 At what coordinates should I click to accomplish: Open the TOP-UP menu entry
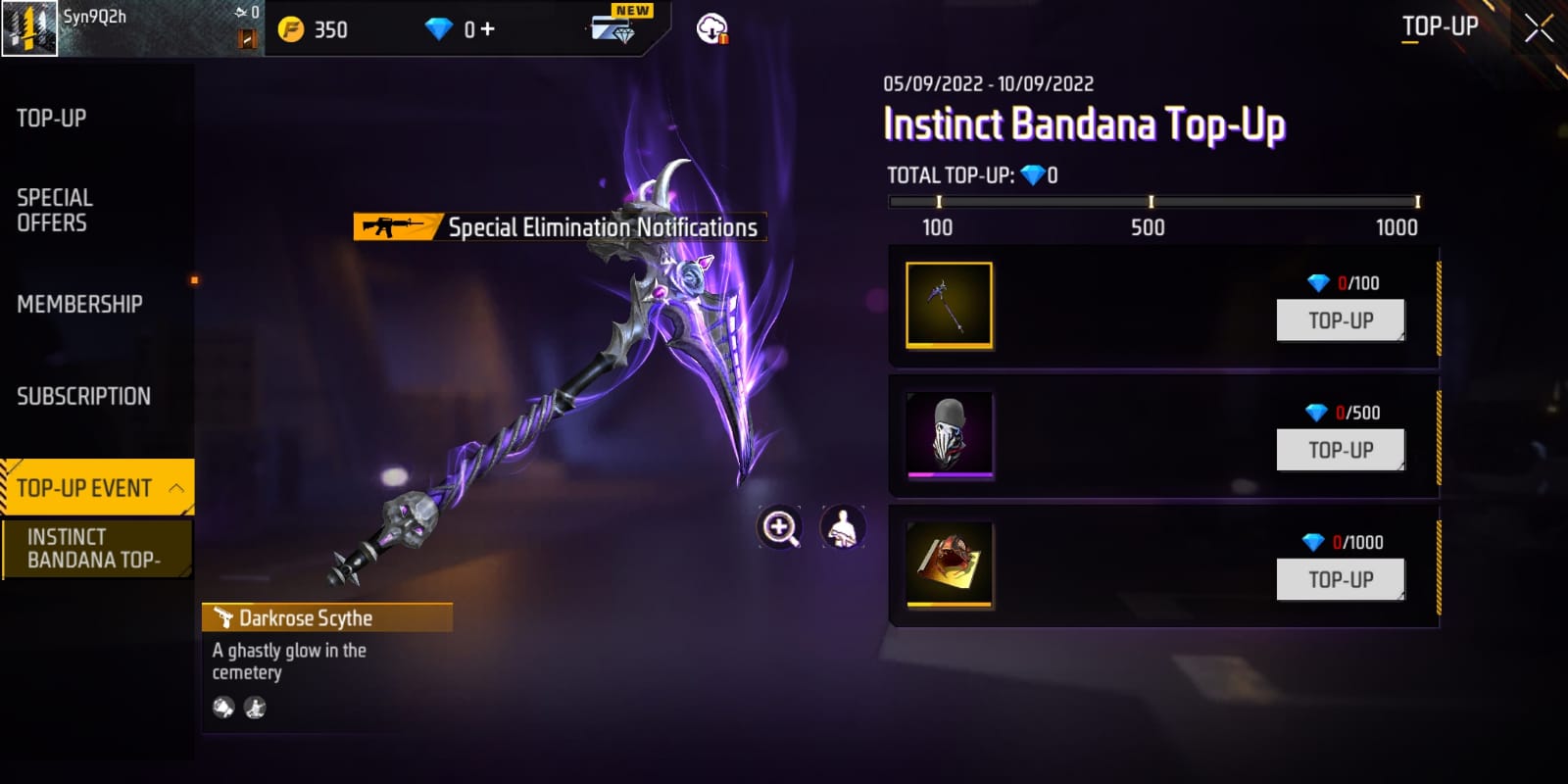click(x=52, y=119)
